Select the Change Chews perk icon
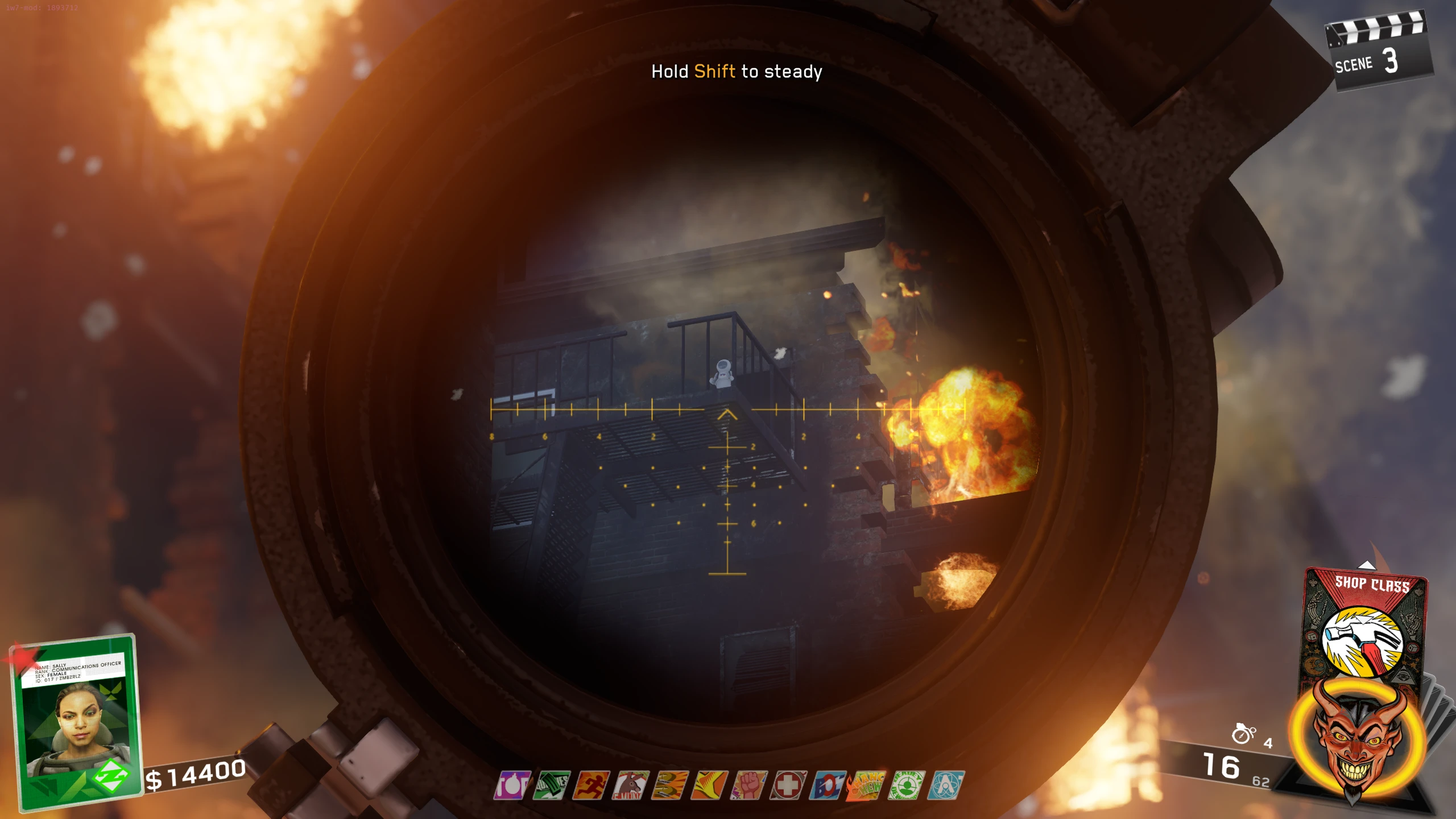1456x819 pixels. click(866, 785)
